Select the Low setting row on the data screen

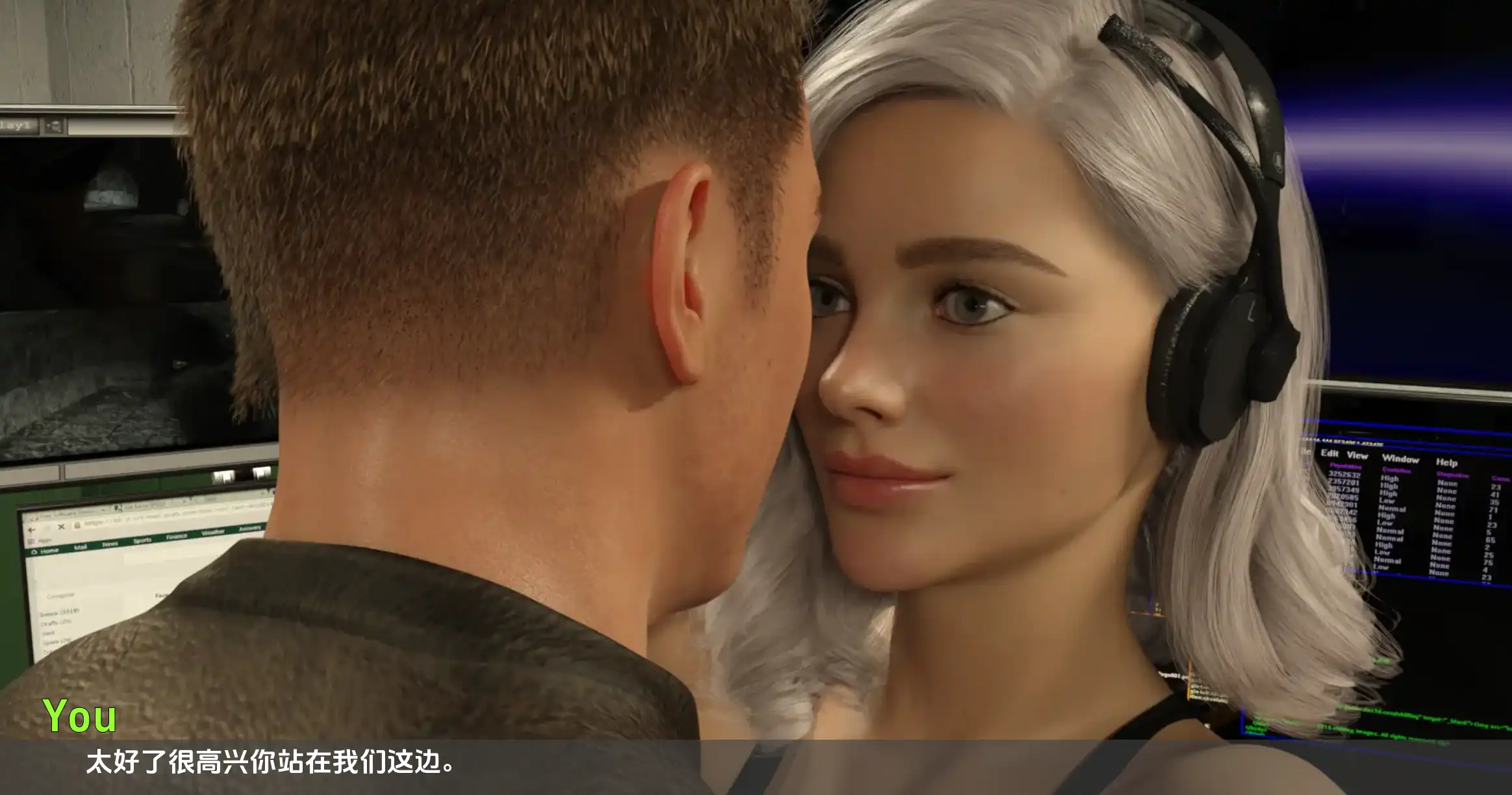pos(1388,501)
